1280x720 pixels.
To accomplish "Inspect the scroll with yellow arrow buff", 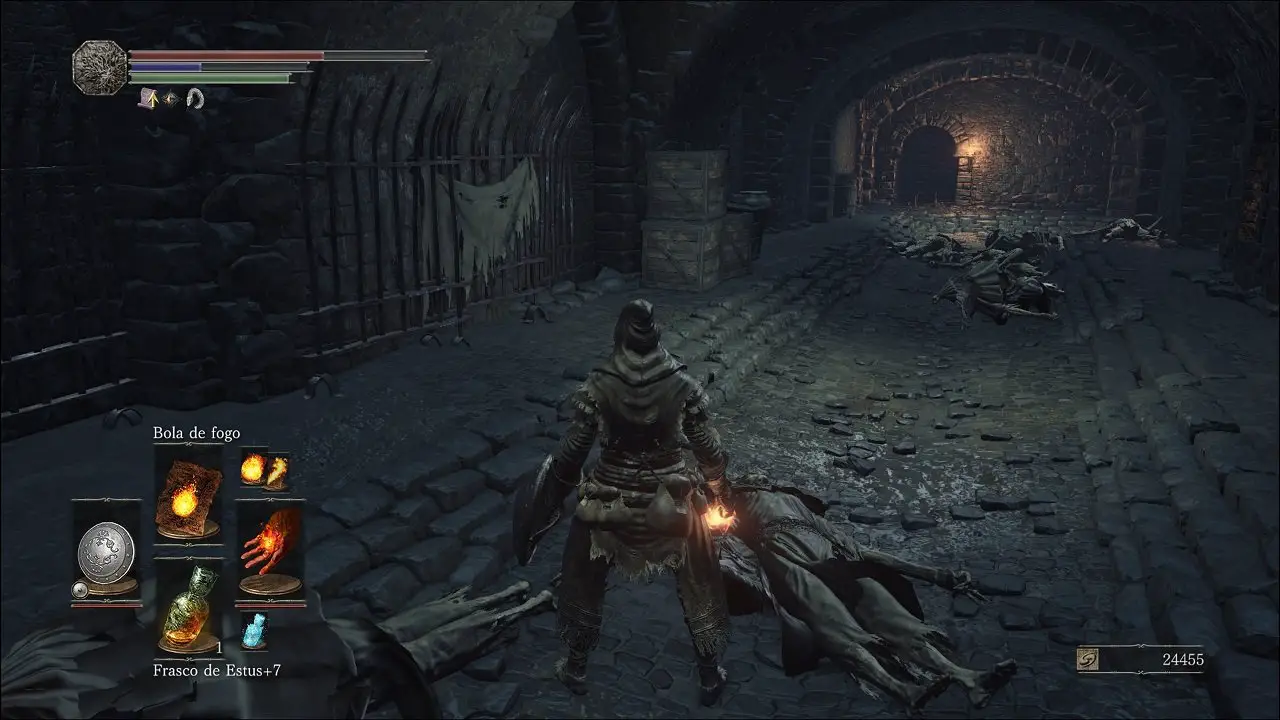I will [150, 98].
